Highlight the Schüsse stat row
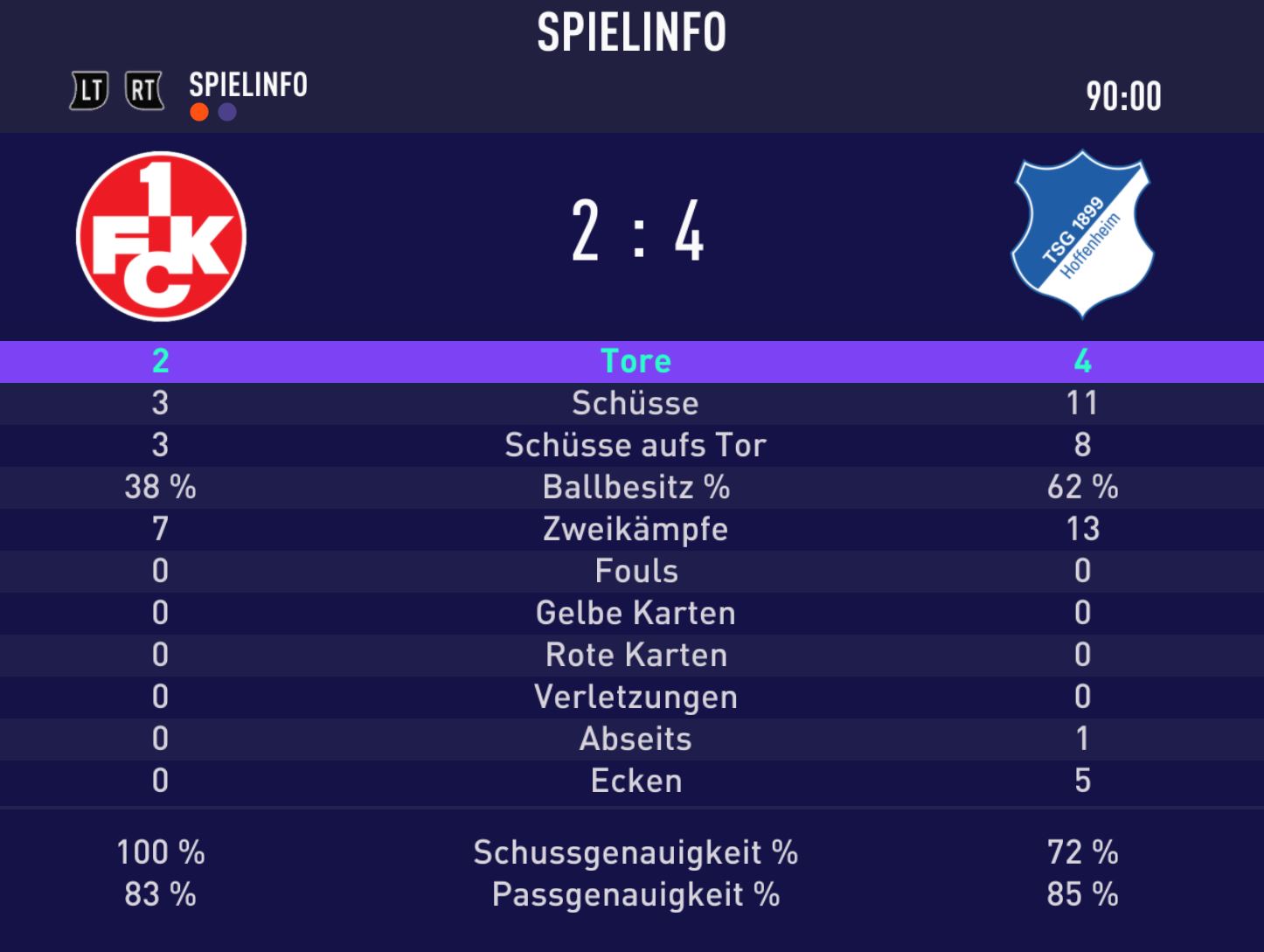The image size is (1264, 952). 635,403
